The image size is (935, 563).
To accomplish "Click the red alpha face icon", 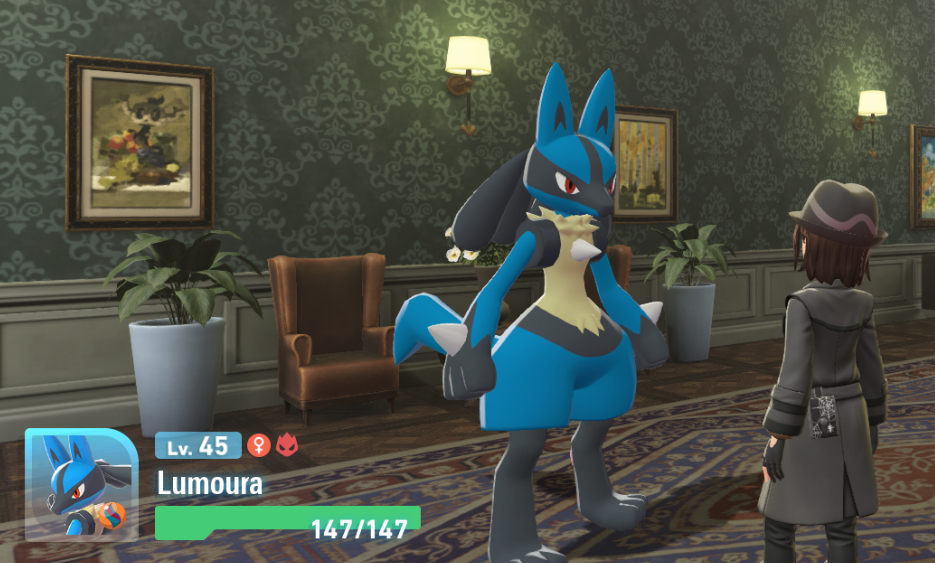I will tap(286, 445).
